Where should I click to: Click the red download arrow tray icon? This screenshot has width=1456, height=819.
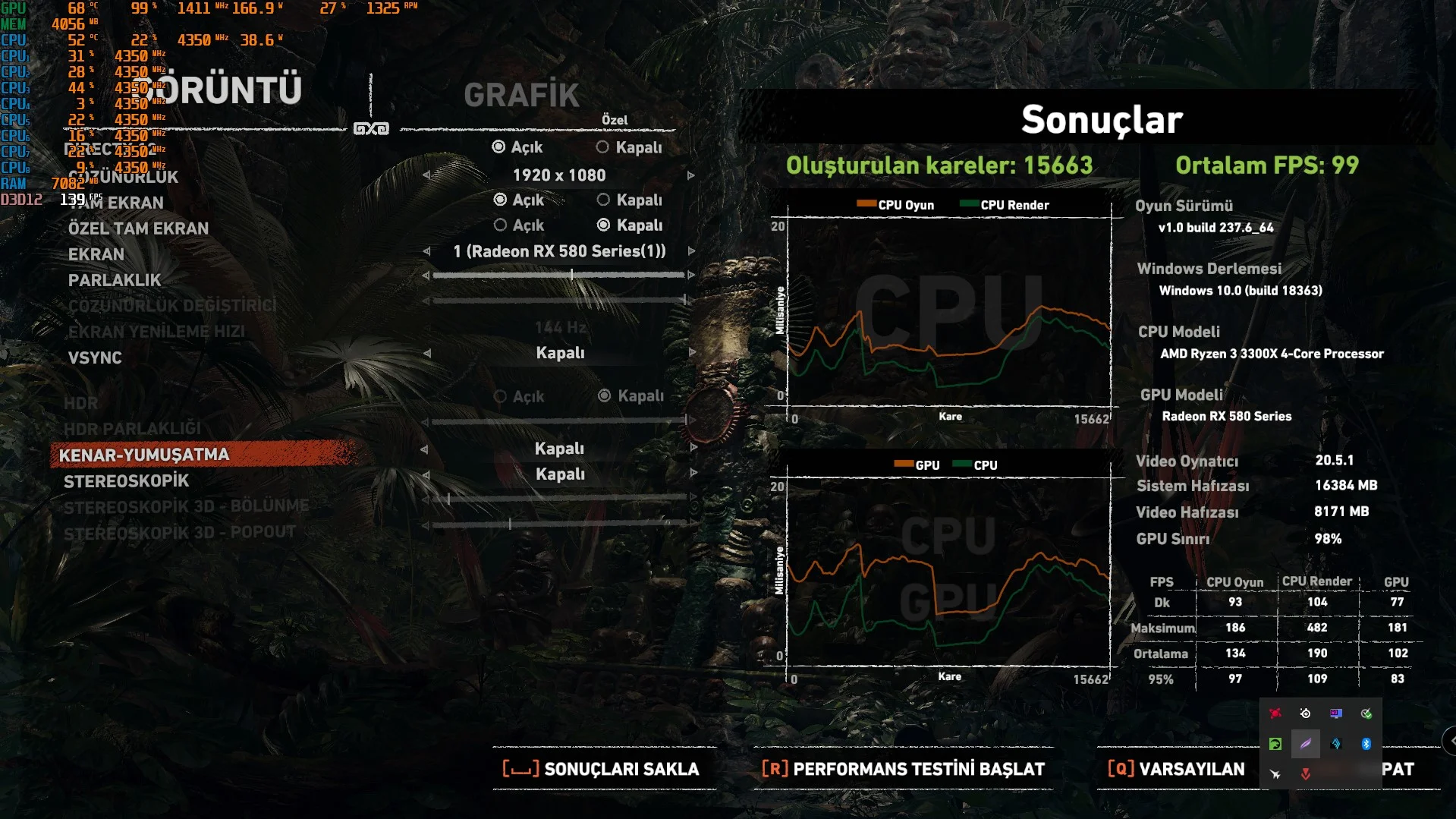1306,774
